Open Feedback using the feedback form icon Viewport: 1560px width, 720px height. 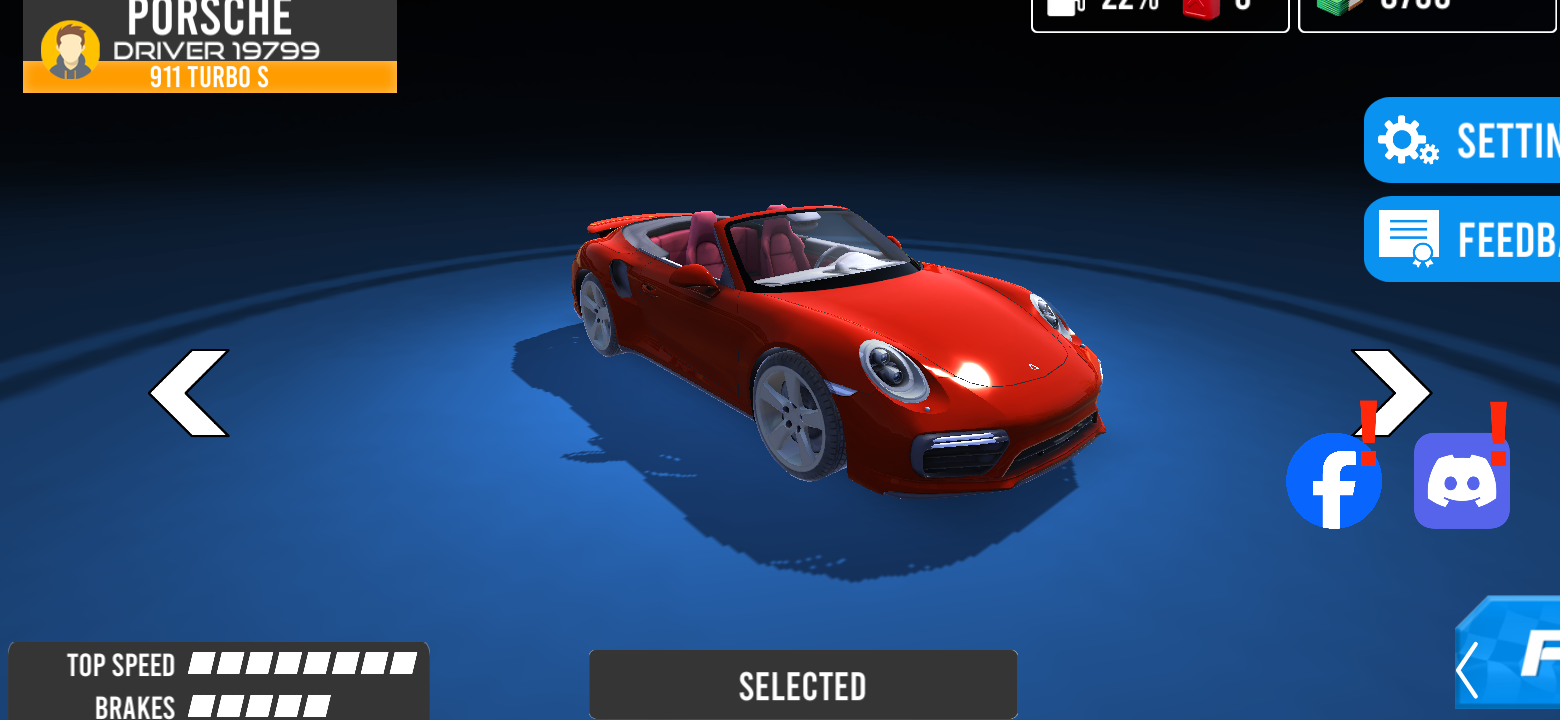[x=1409, y=239]
